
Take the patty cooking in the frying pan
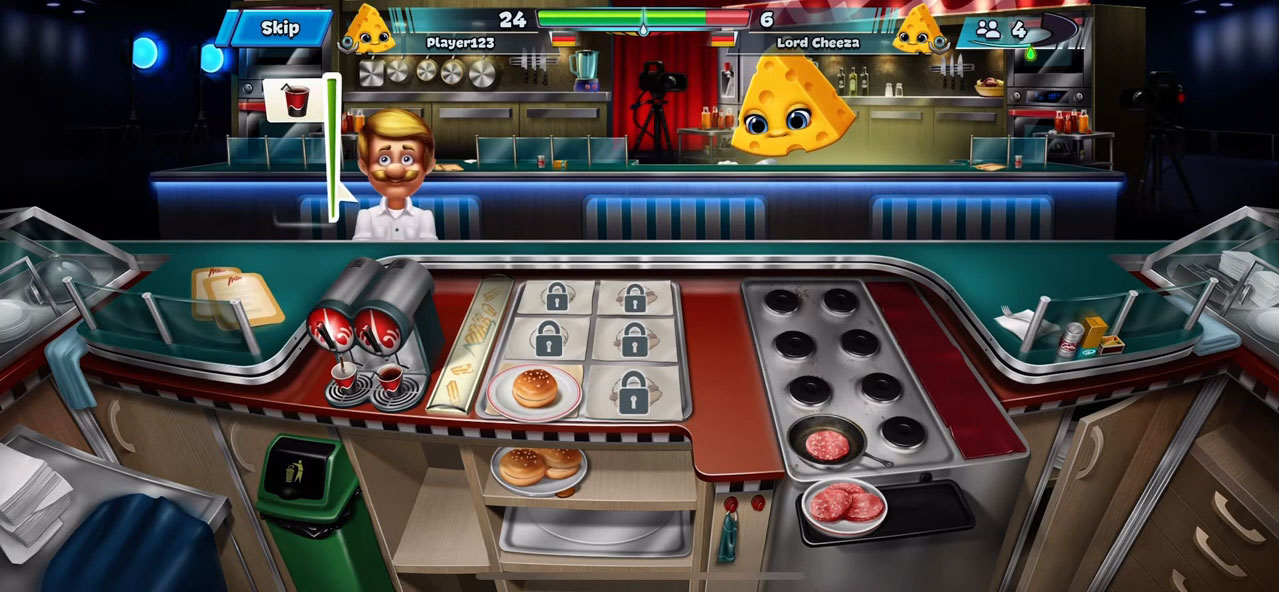(x=827, y=441)
